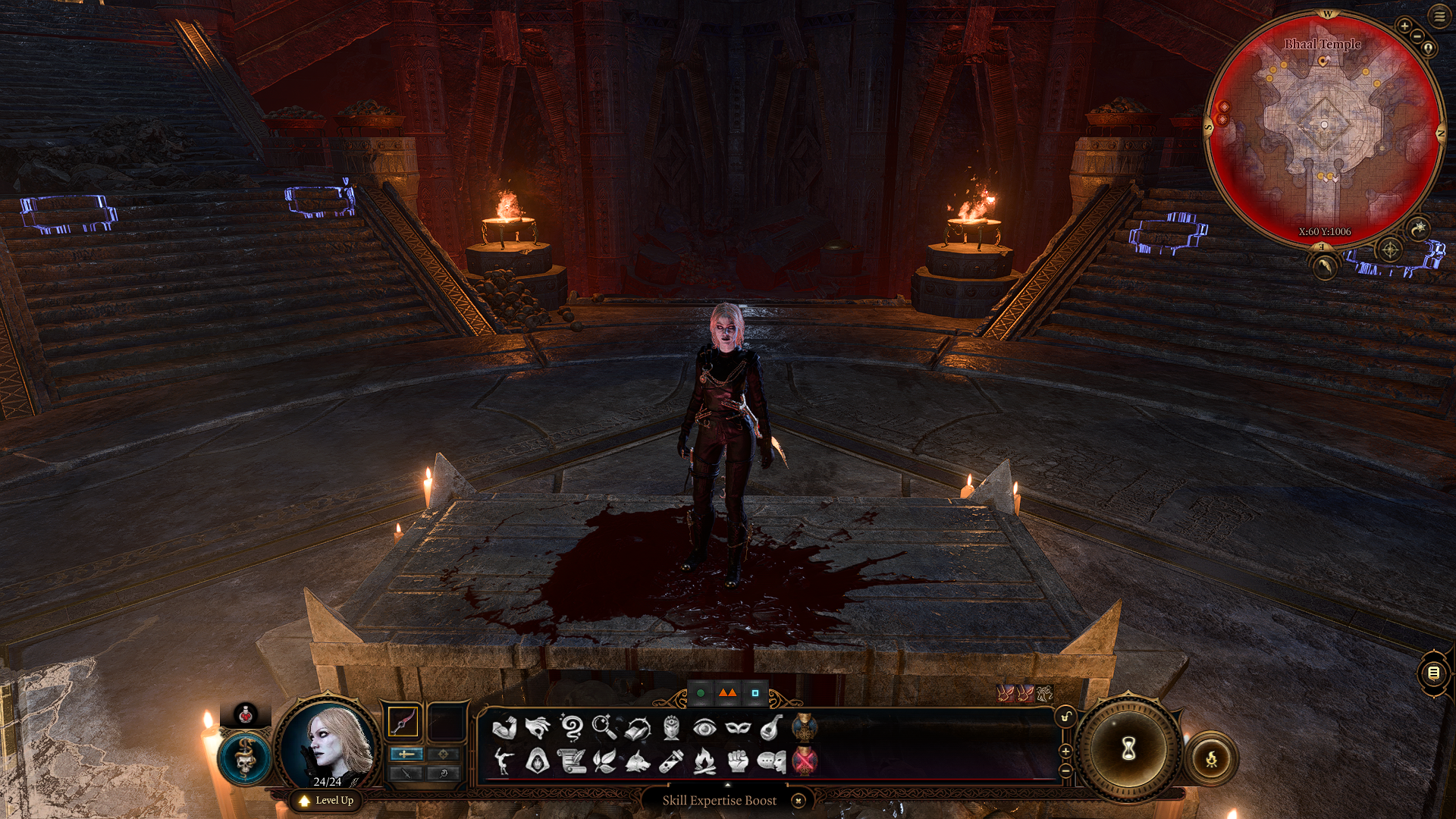Click the Level Up button
This screenshot has height=819, width=1456.
point(327,800)
